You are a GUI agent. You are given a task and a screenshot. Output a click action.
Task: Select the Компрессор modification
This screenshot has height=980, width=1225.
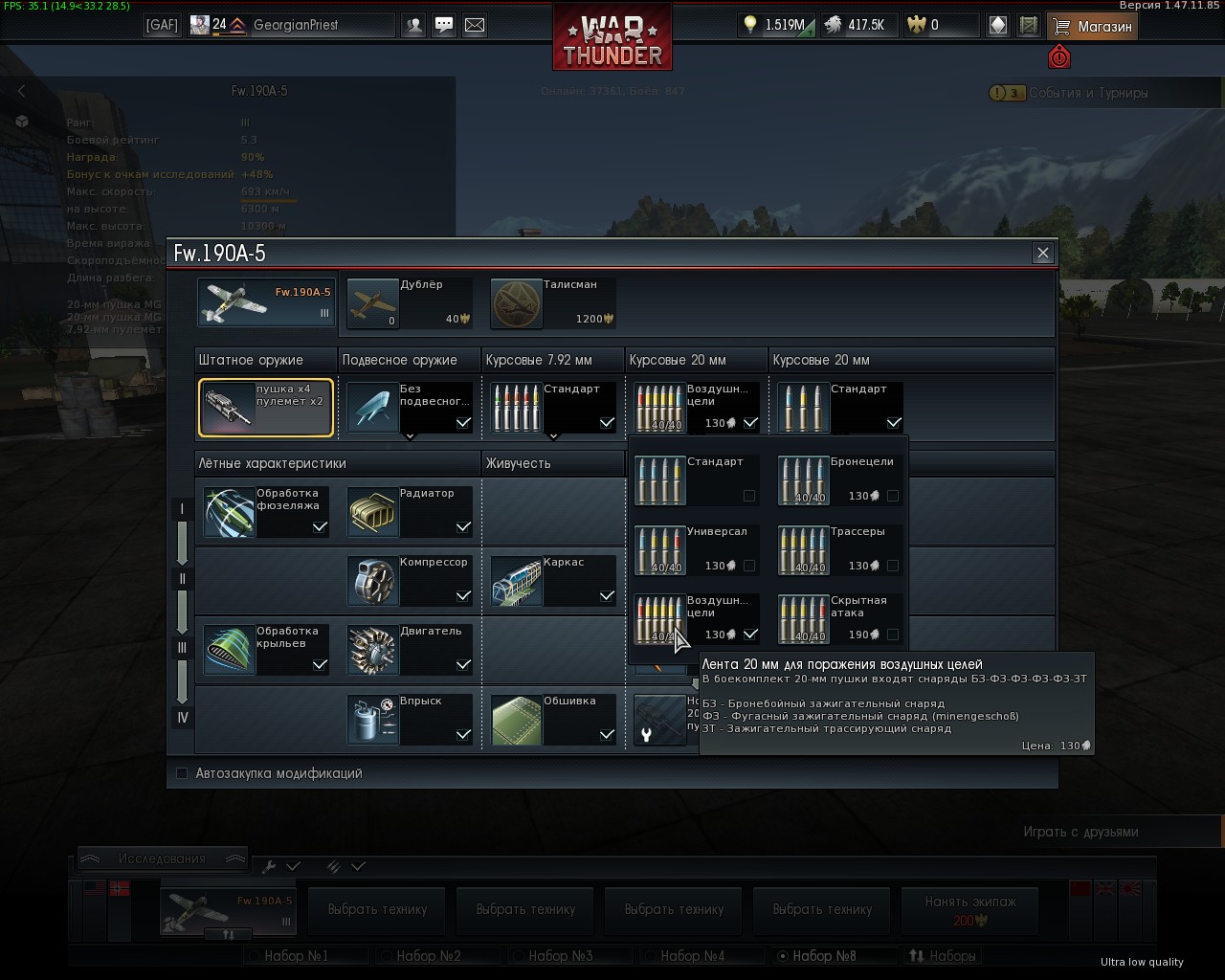click(x=409, y=580)
